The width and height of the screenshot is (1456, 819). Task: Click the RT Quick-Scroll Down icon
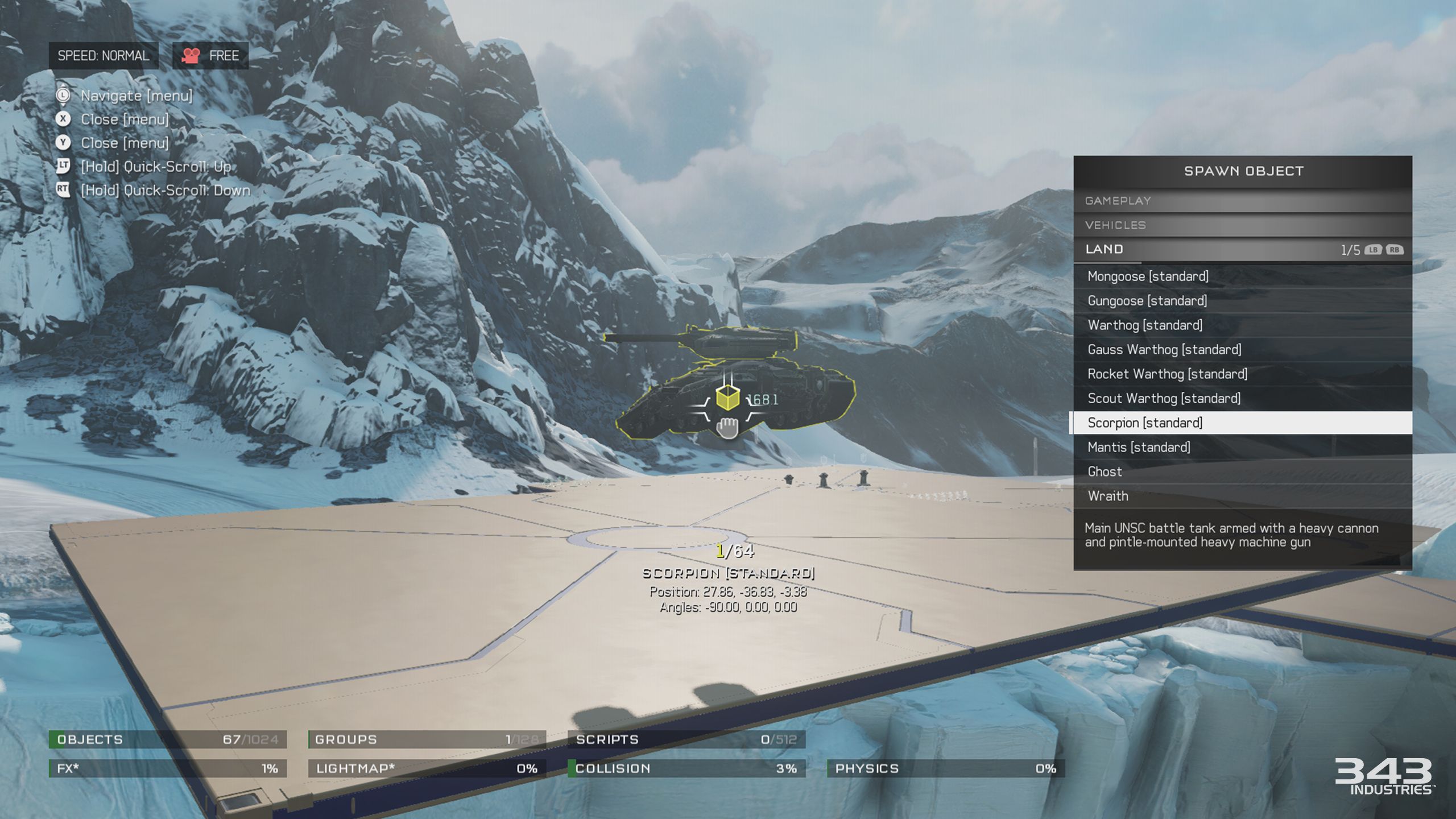pyautogui.click(x=63, y=191)
